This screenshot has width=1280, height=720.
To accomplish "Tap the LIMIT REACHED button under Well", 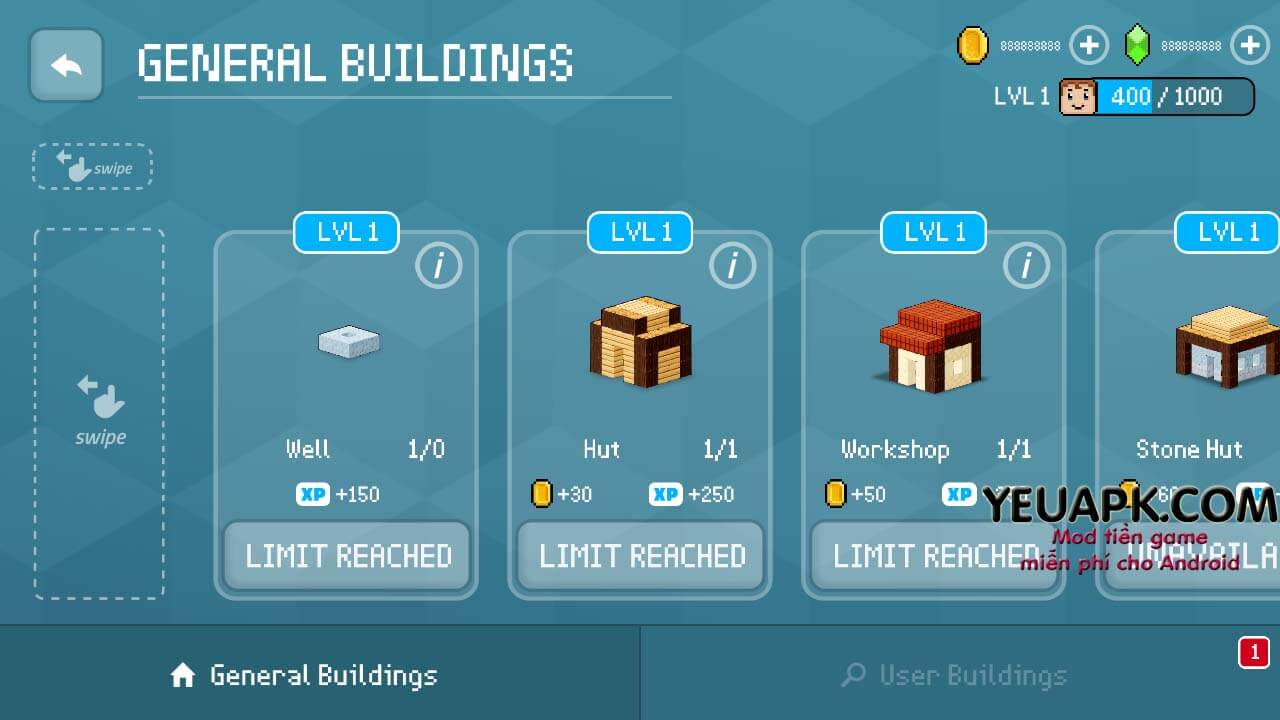I will pyautogui.click(x=346, y=556).
